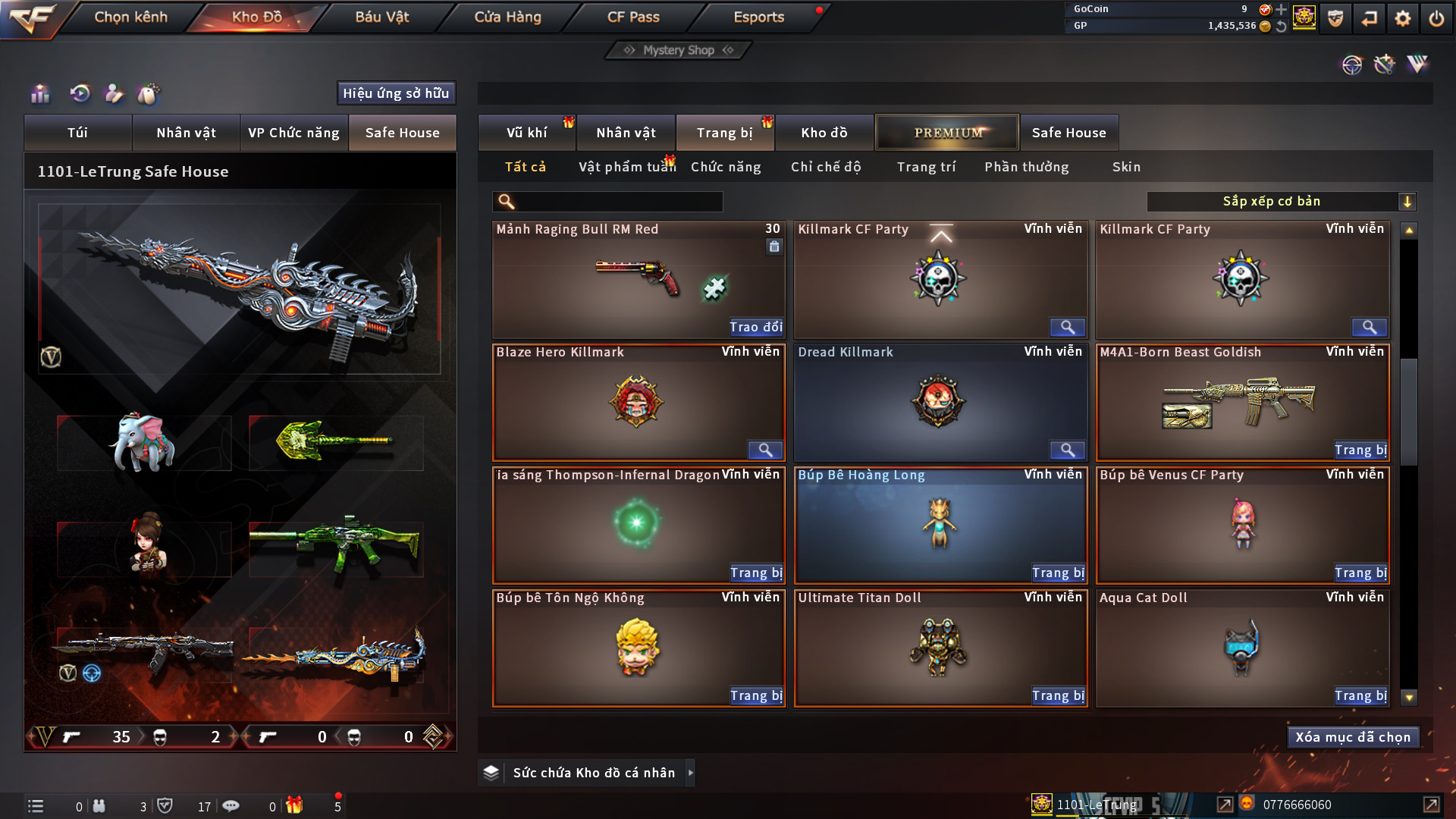Filter items by Chỉ chế độ

coord(826,167)
